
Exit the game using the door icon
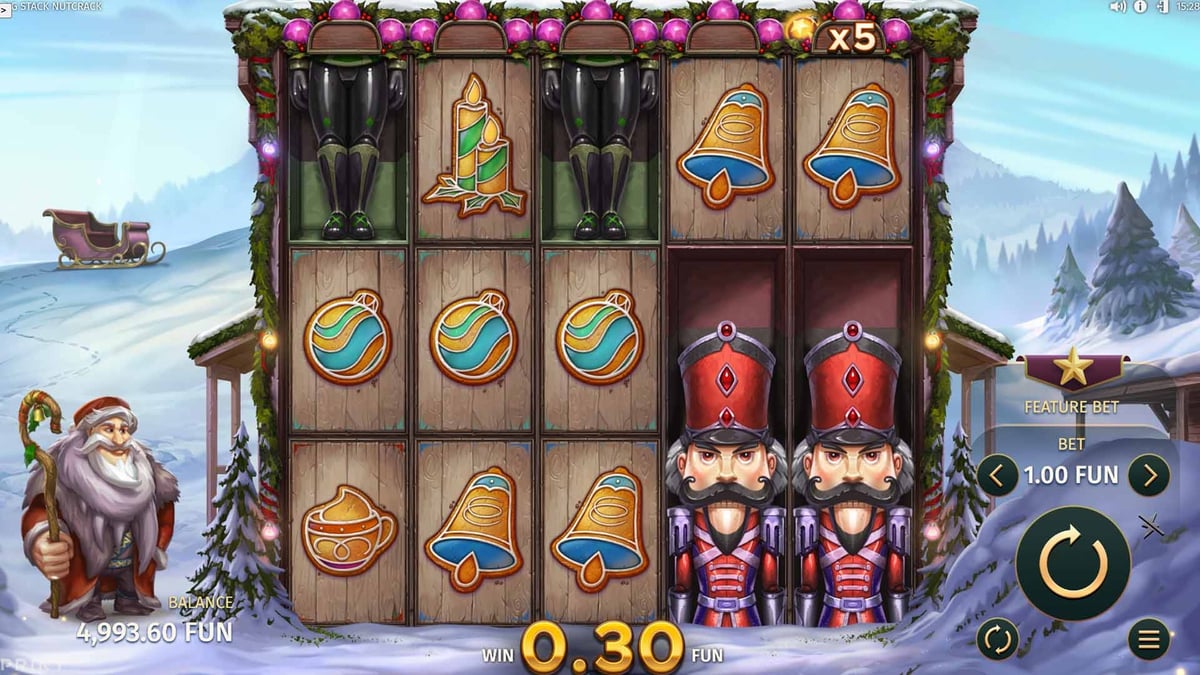point(1162,6)
